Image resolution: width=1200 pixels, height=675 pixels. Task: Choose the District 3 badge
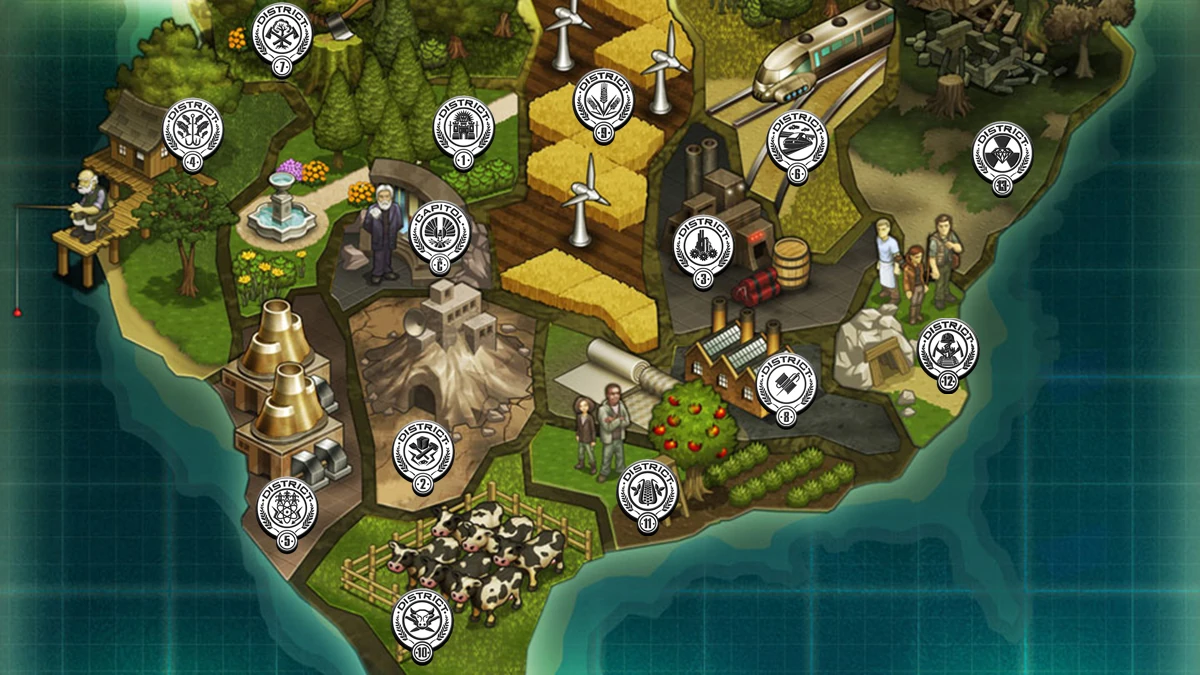click(x=703, y=247)
